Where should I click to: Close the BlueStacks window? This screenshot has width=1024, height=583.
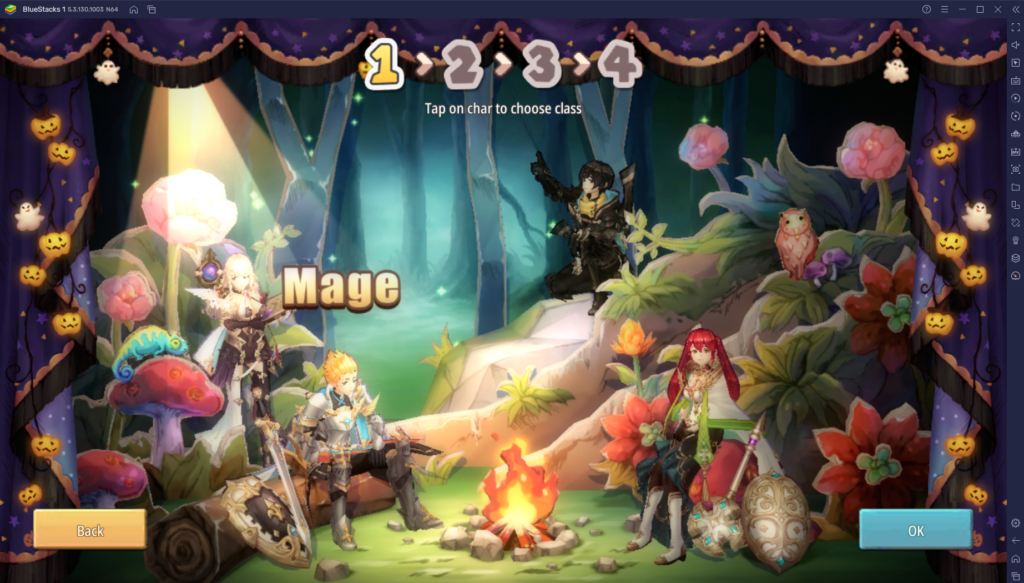tap(998, 9)
